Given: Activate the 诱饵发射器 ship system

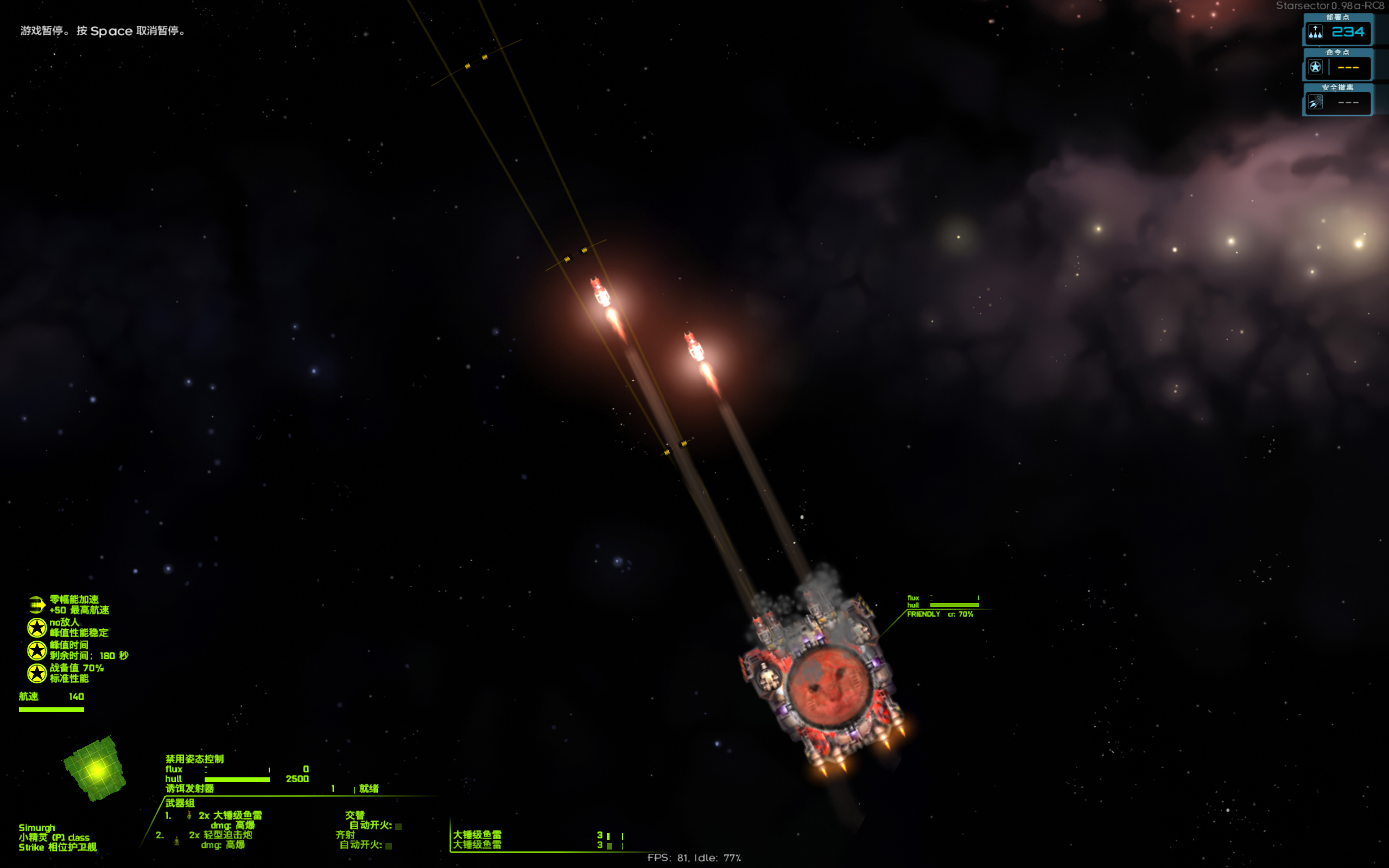Looking at the screenshot, I should click(189, 789).
